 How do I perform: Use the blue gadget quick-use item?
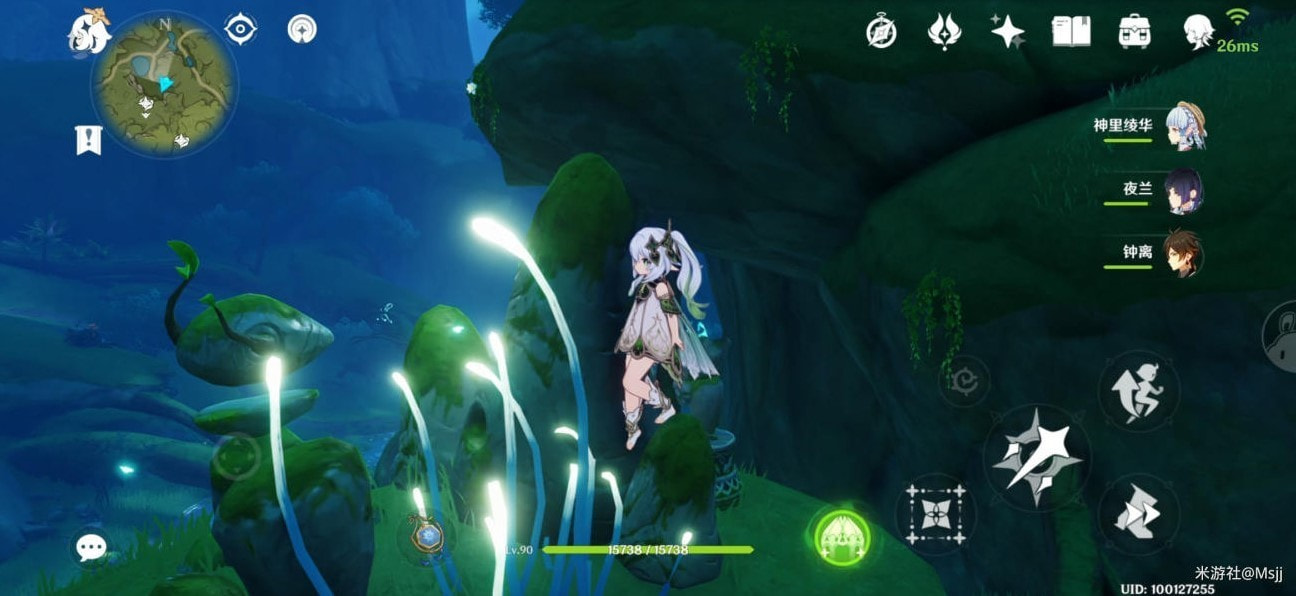point(428,536)
